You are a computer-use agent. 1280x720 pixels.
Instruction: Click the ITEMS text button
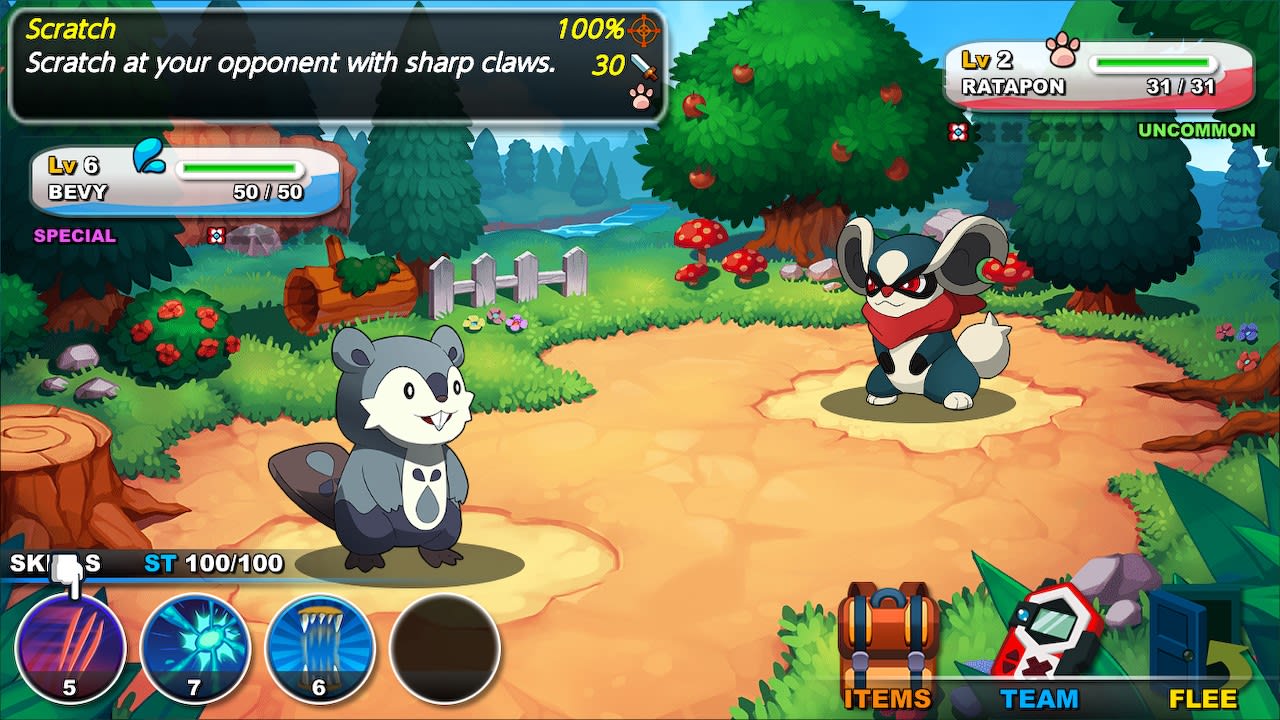click(x=887, y=697)
